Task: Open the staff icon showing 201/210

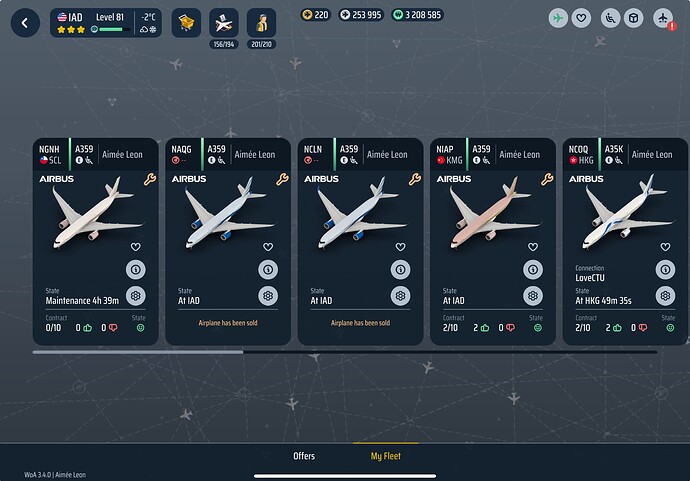Action: tap(262, 21)
